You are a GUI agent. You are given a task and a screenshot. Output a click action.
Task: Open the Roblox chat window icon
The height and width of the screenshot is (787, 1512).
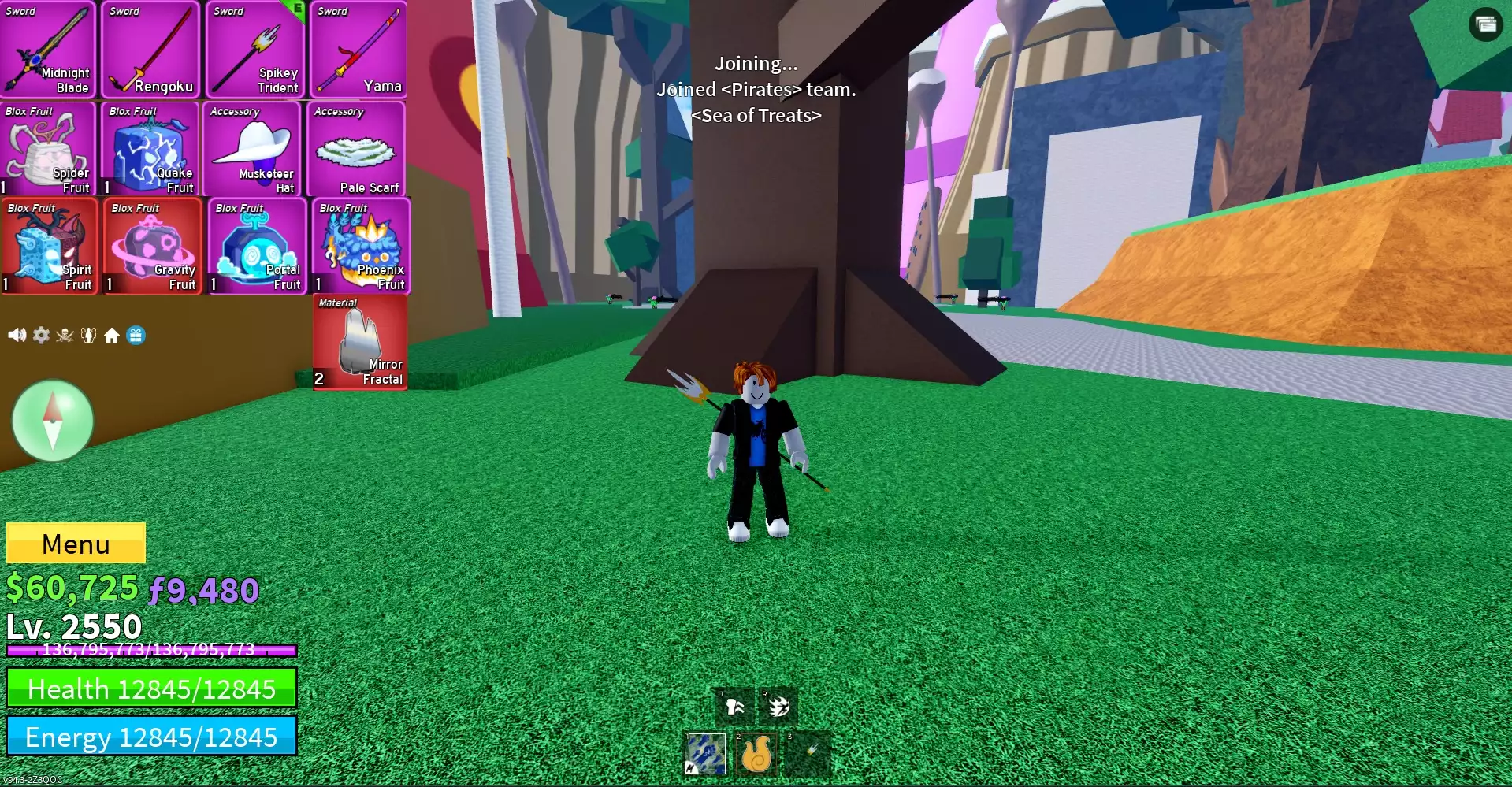1485,24
